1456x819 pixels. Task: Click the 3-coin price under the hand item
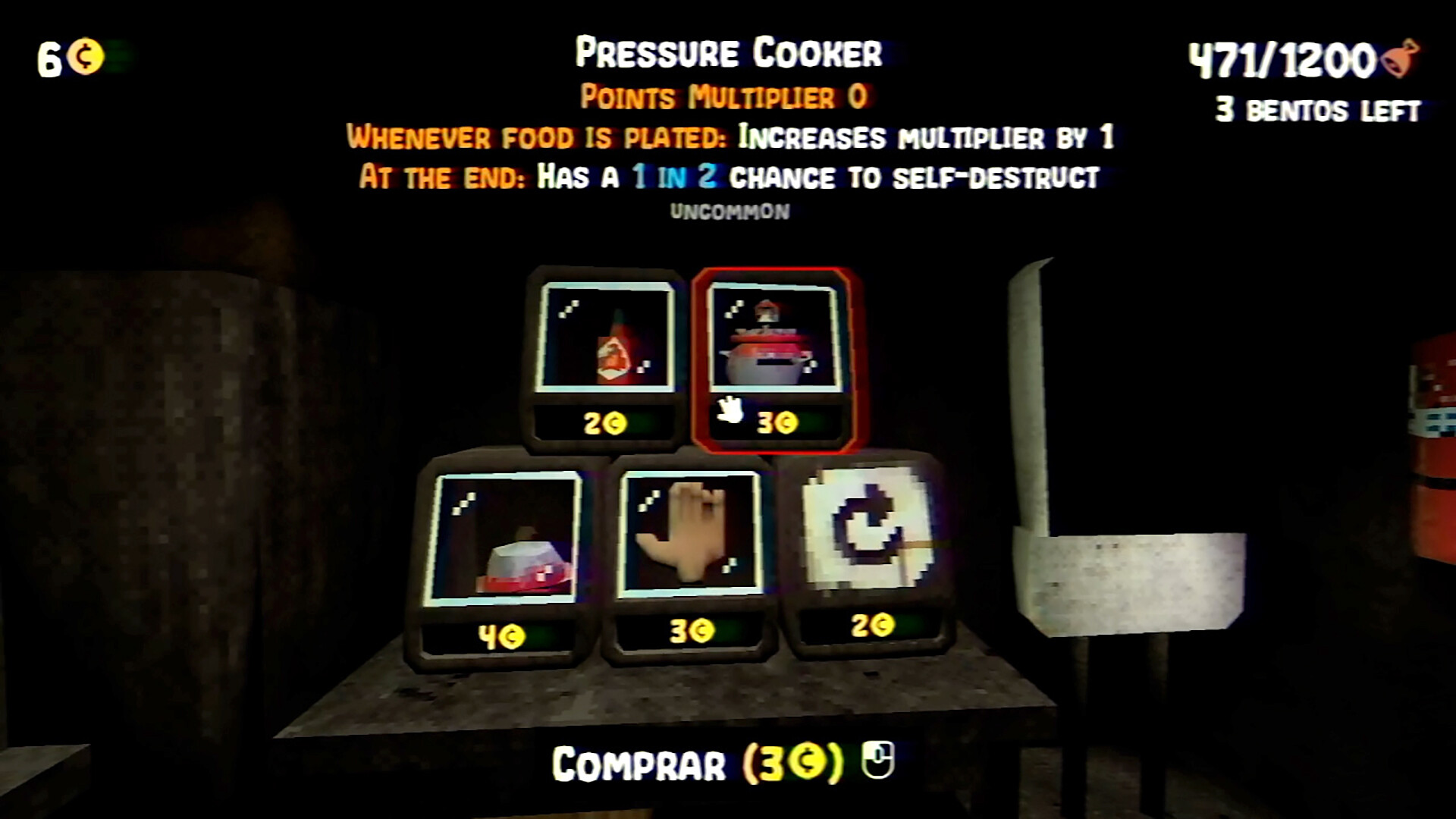click(x=692, y=629)
